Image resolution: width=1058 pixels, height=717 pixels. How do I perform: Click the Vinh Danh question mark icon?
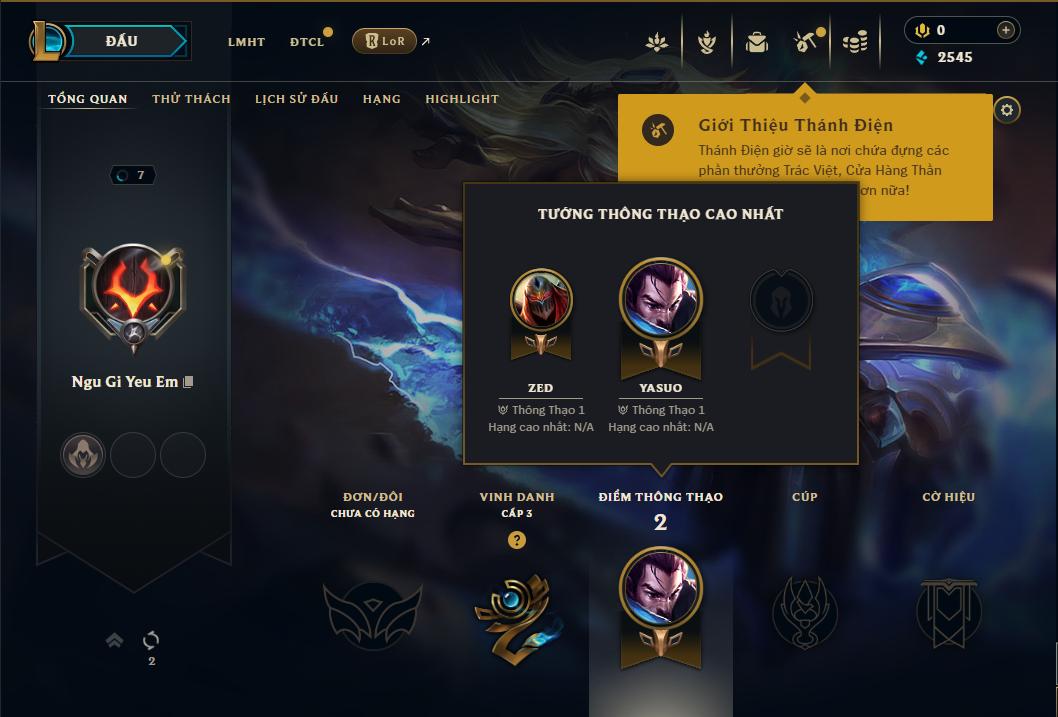pos(516,540)
